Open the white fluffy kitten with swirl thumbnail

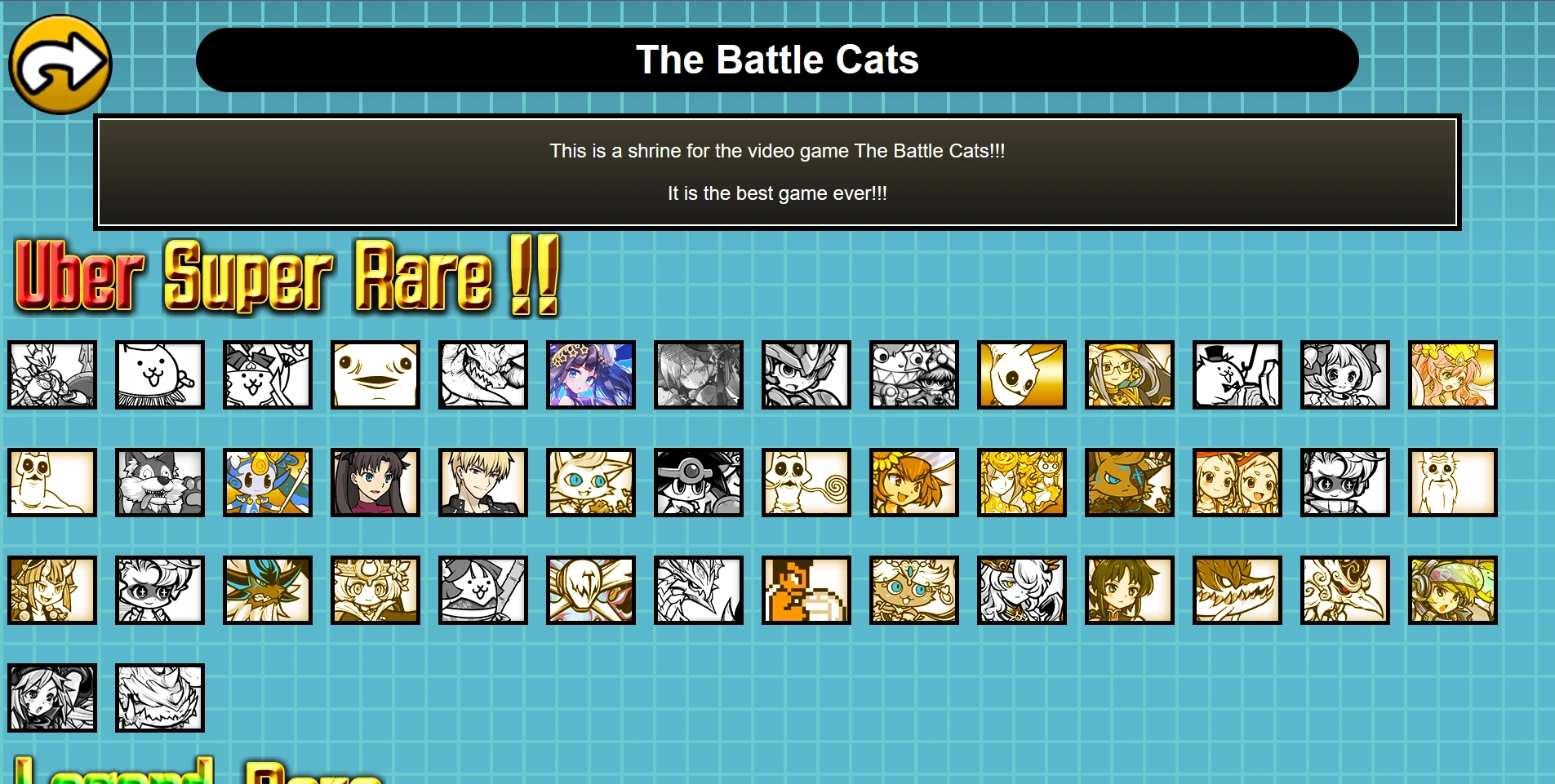(x=806, y=482)
